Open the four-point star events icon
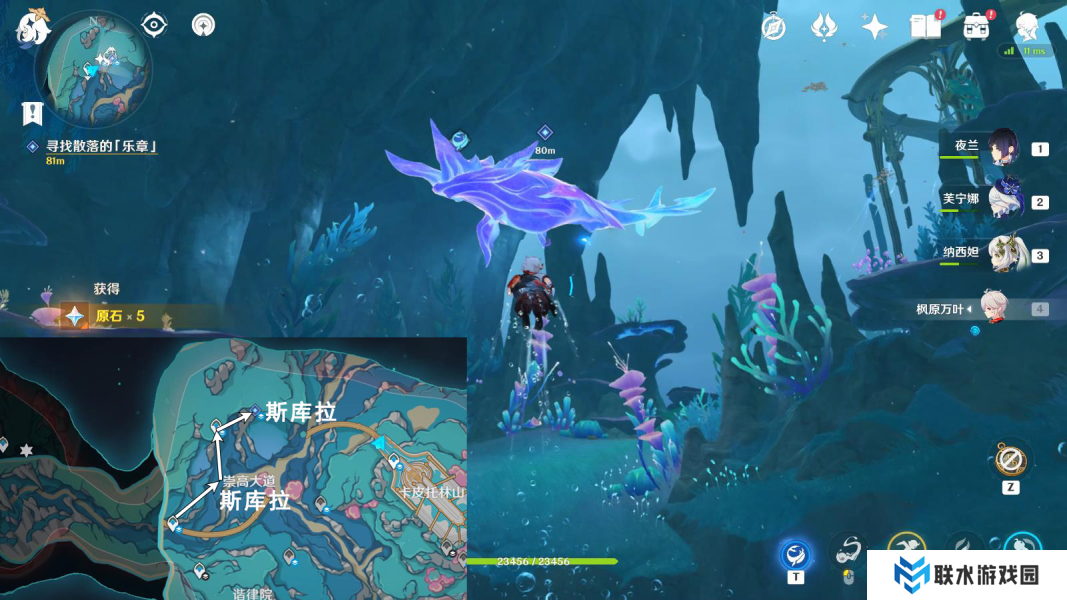The height and width of the screenshot is (600, 1067). 874,27
